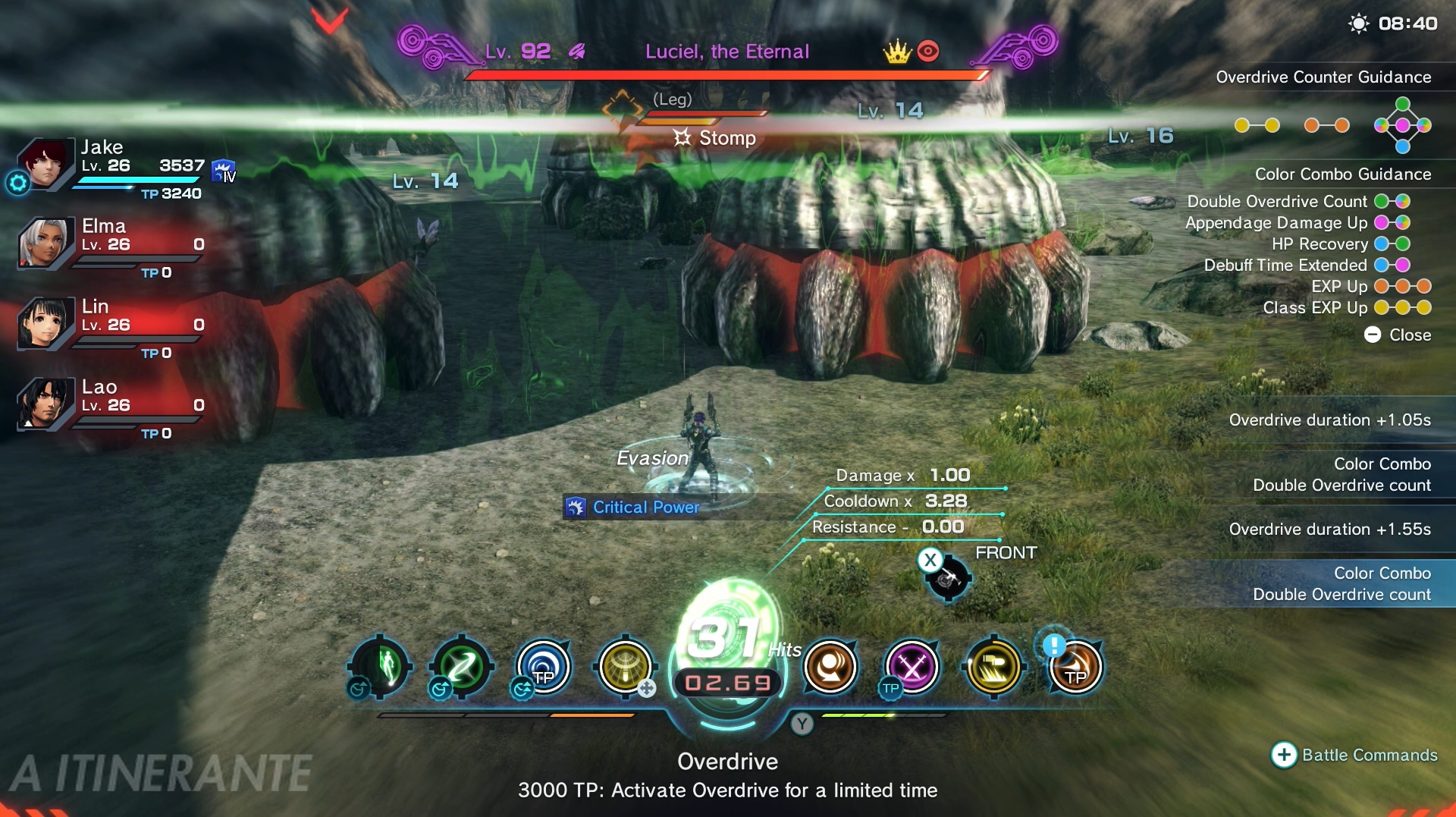1456x817 pixels.
Task: Use the green swirl art
Action: [x=462, y=667]
